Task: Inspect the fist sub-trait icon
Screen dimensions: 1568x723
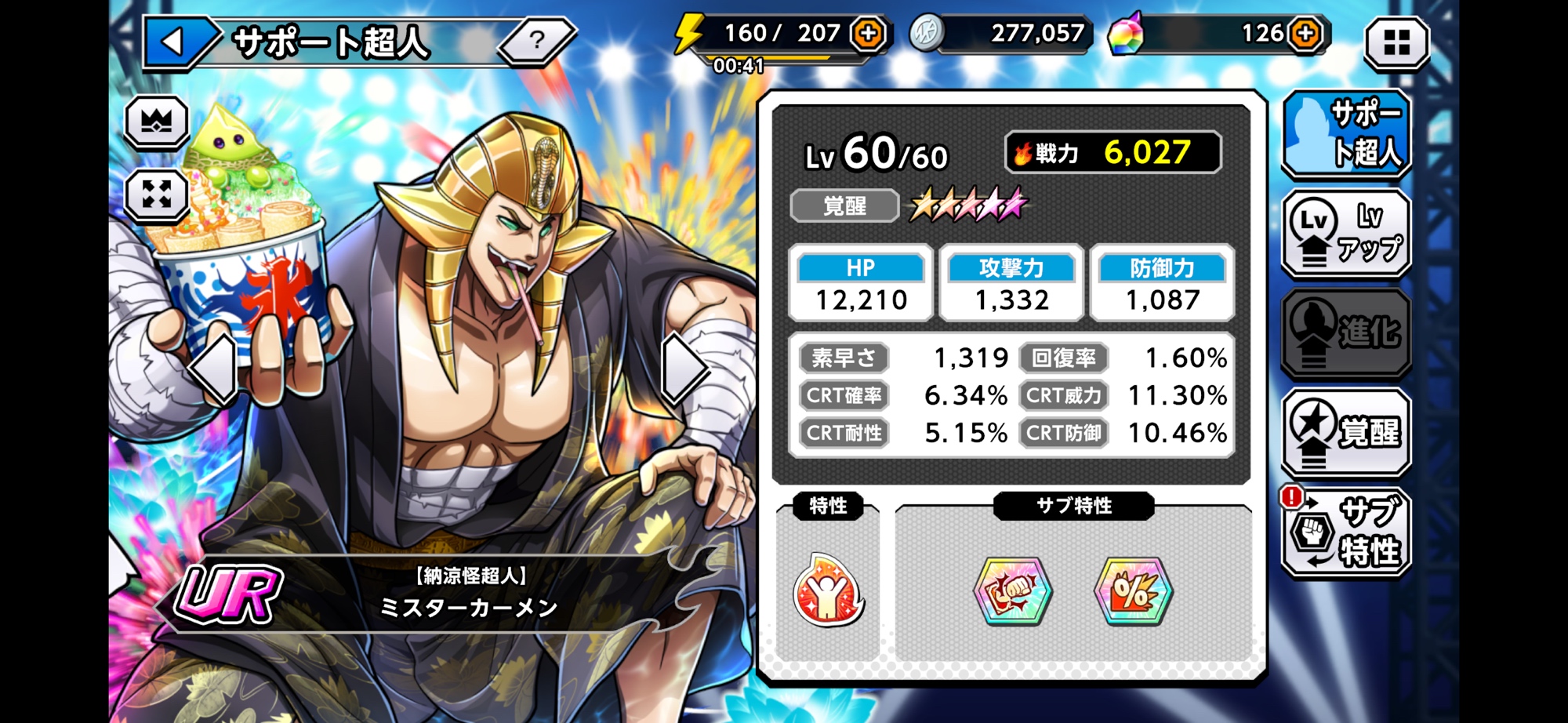Action: tap(1012, 591)
